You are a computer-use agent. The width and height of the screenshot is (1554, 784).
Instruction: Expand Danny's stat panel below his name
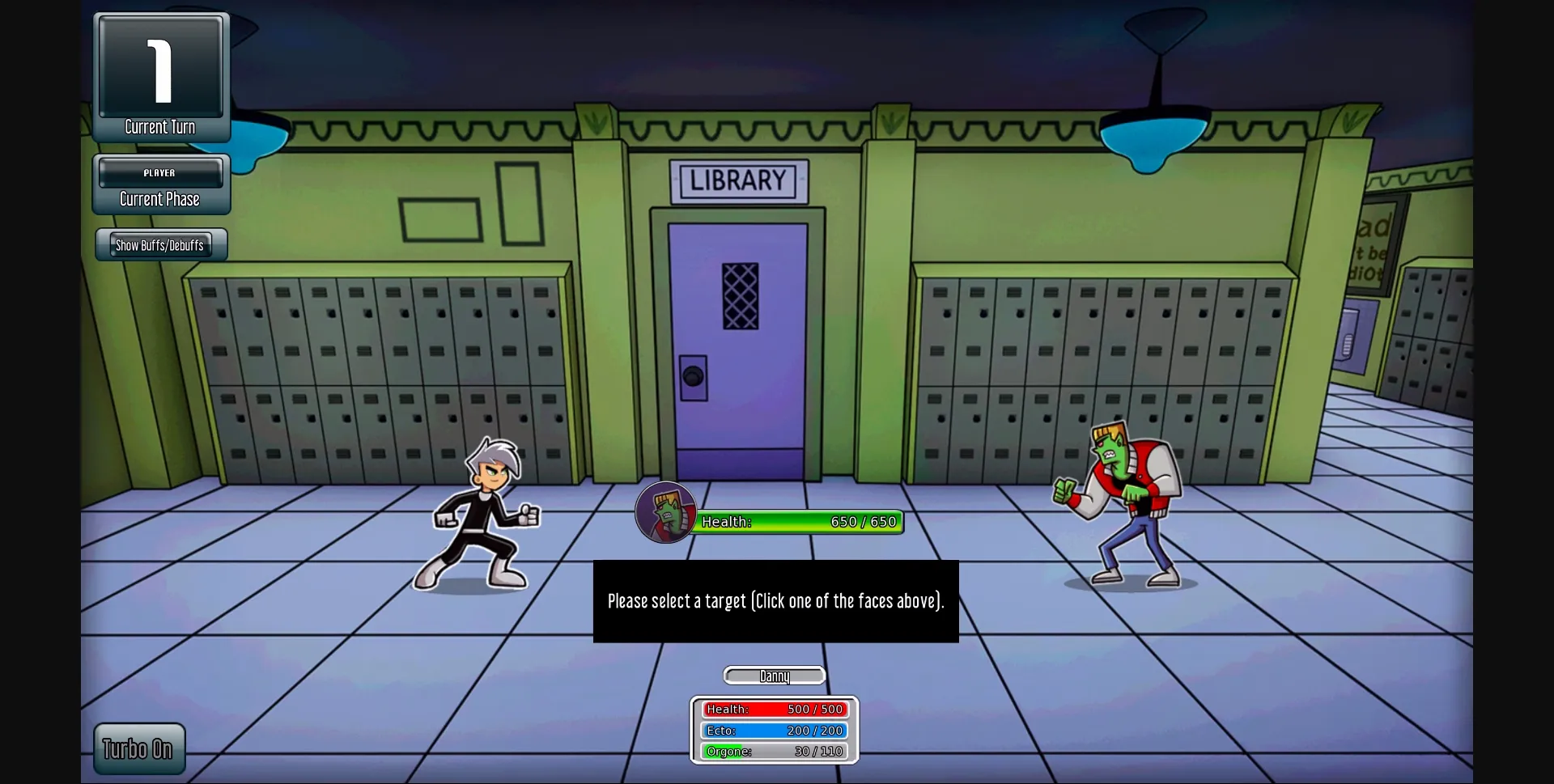[x=774, y=729]
